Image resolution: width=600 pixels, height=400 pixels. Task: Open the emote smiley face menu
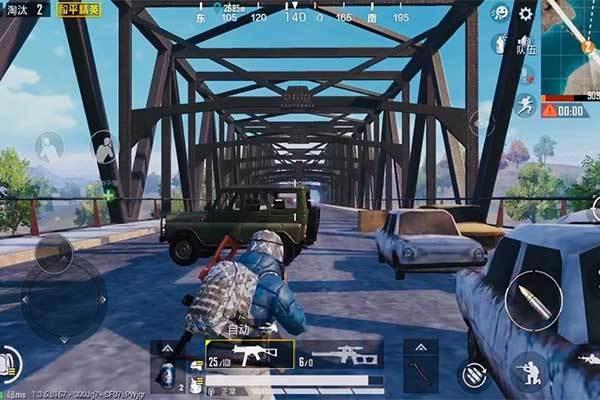click(500, 14)
